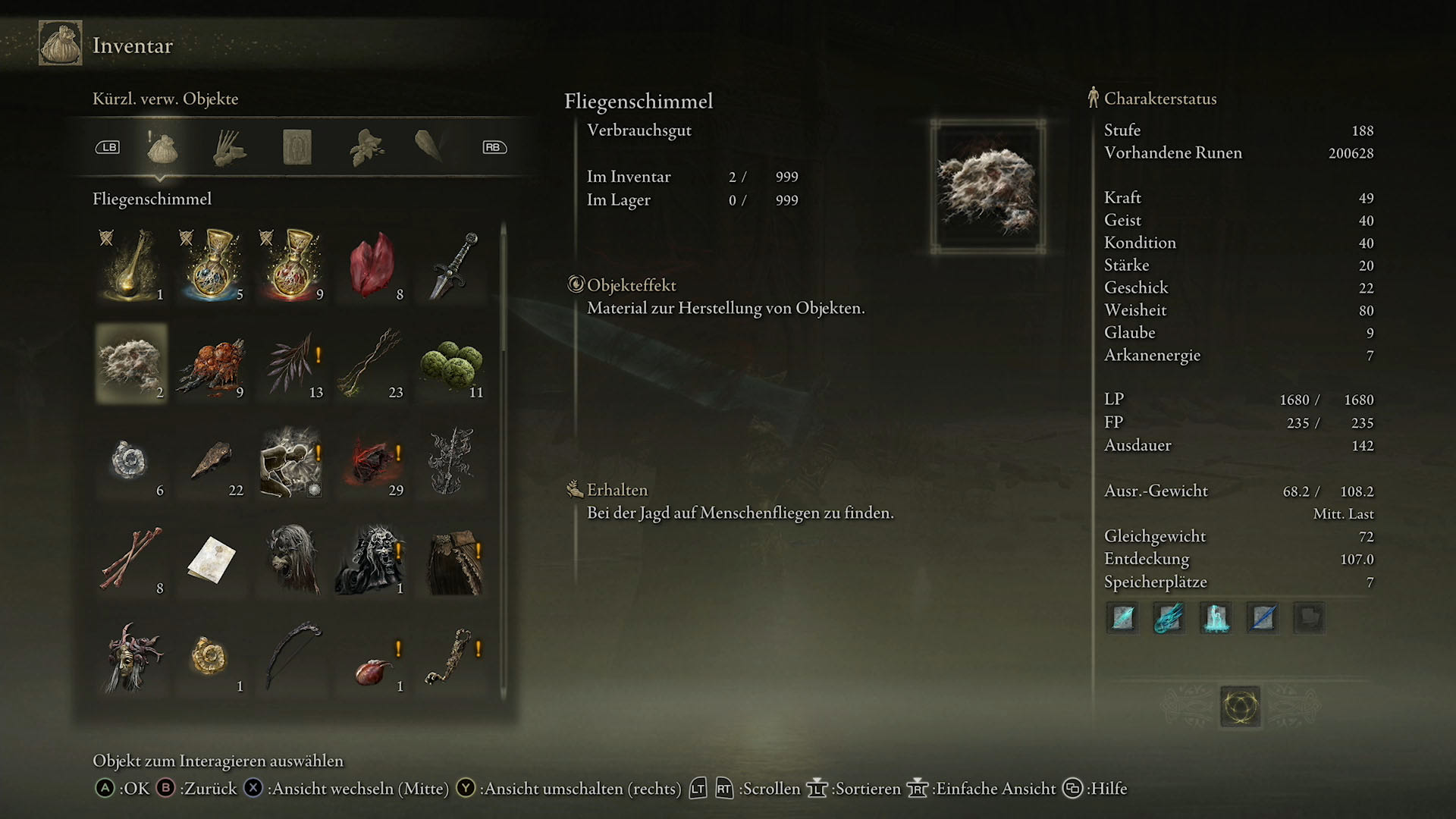Switch to the flower category tab
Image resolution: width=1456 pixels, height=819 pixels.
pos(365,147)
